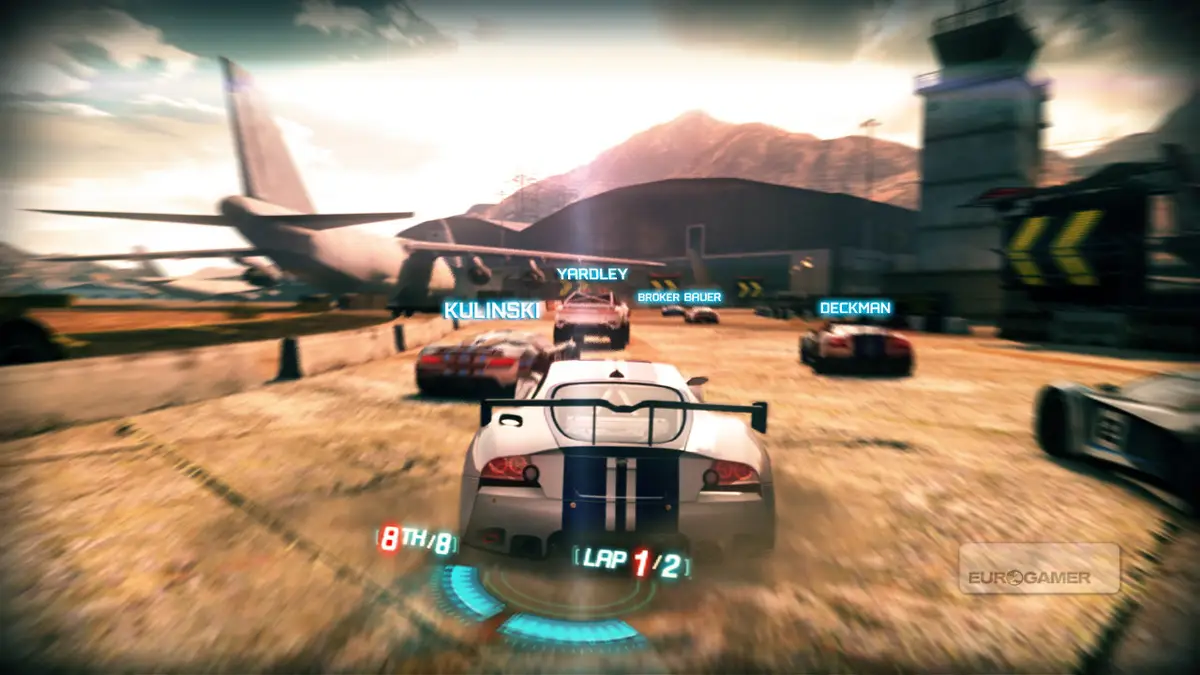The height and width of the screenshot is (675, 1200).
Task: Choose the BROKER BAUER name label
Action: (680, 297)
